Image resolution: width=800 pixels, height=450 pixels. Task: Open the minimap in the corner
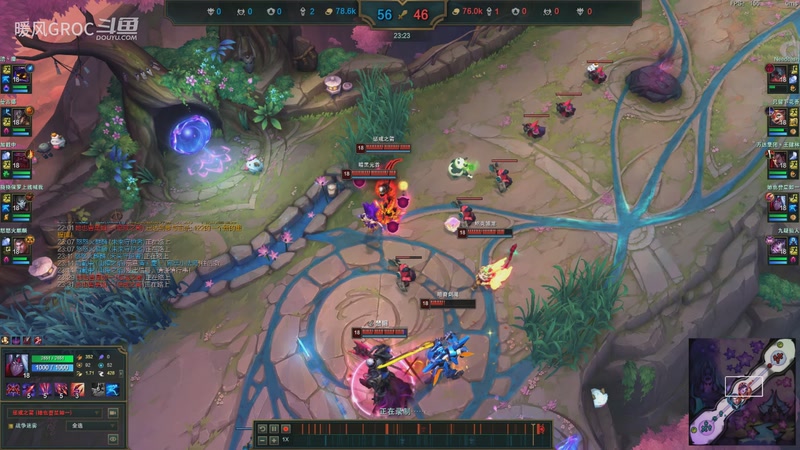point(742,391)
